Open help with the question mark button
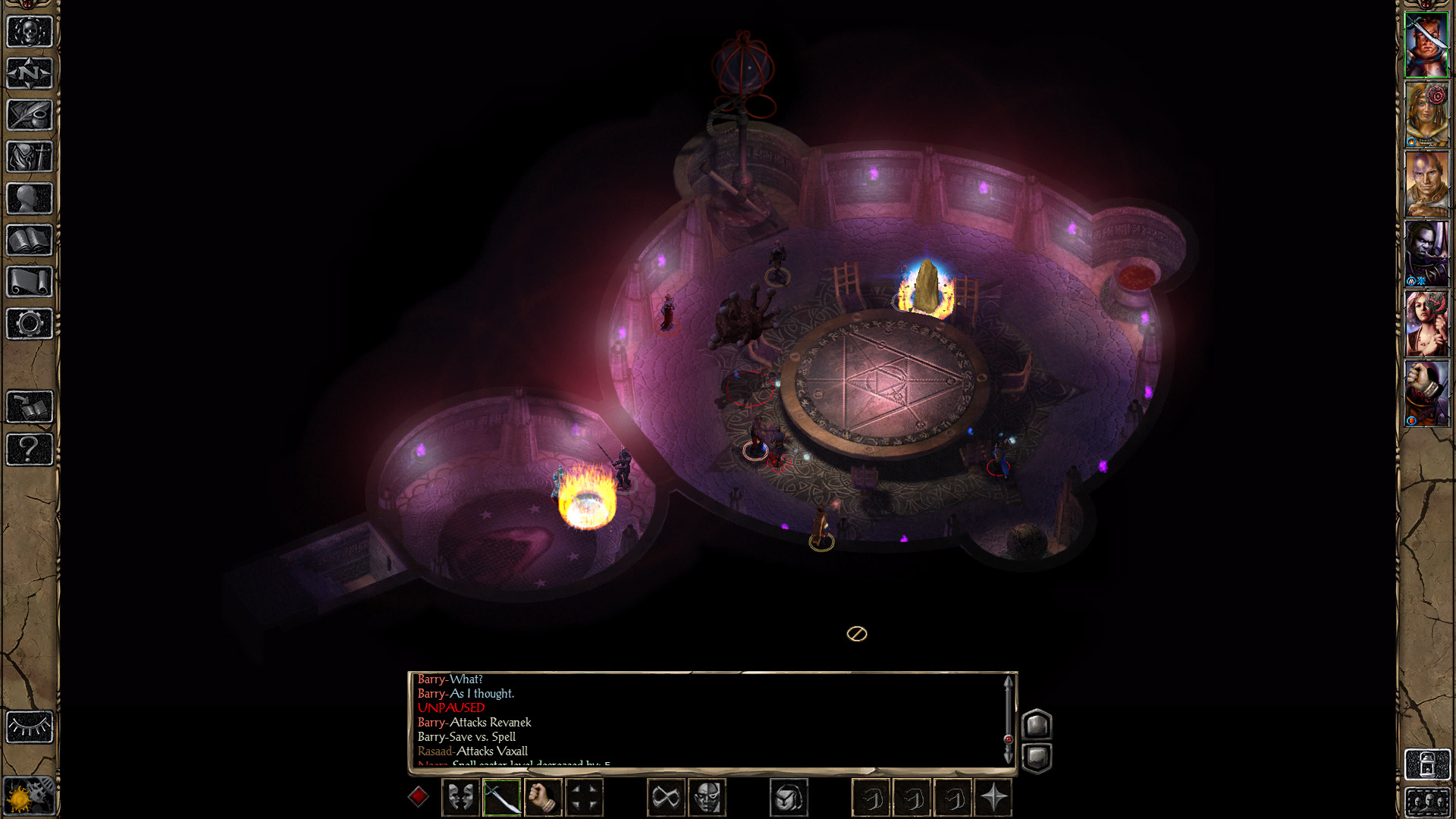 (30, 449)
